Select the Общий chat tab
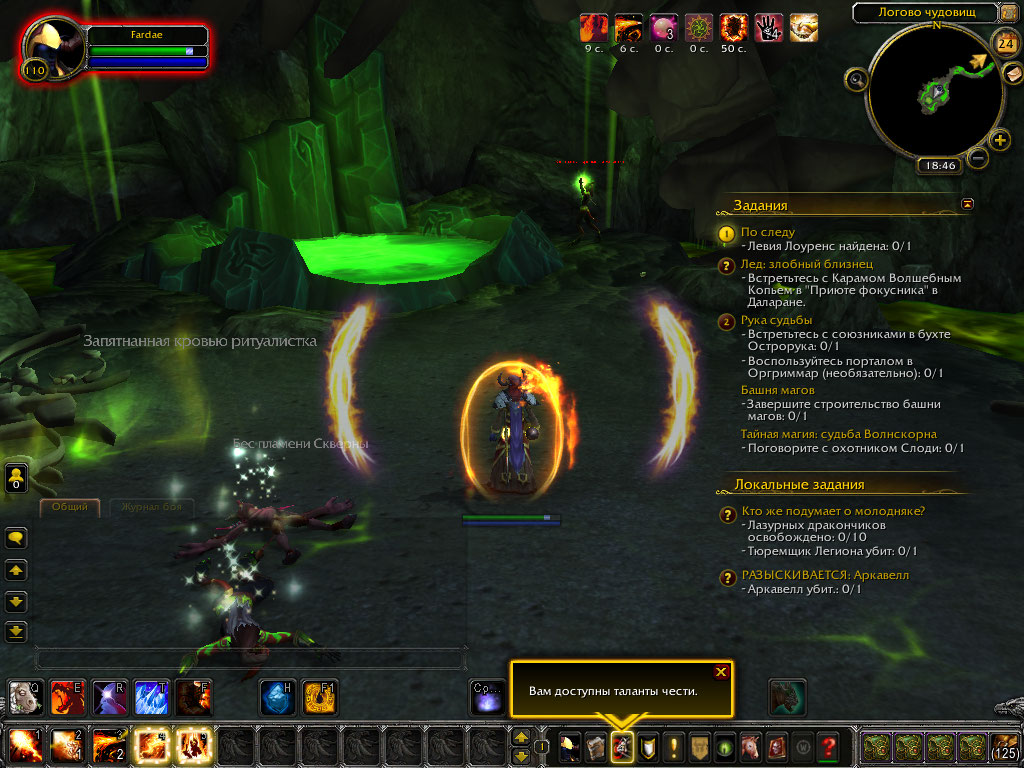This screenshot has width=1024, height=768. pyautogui.click(x=70, y=507)
